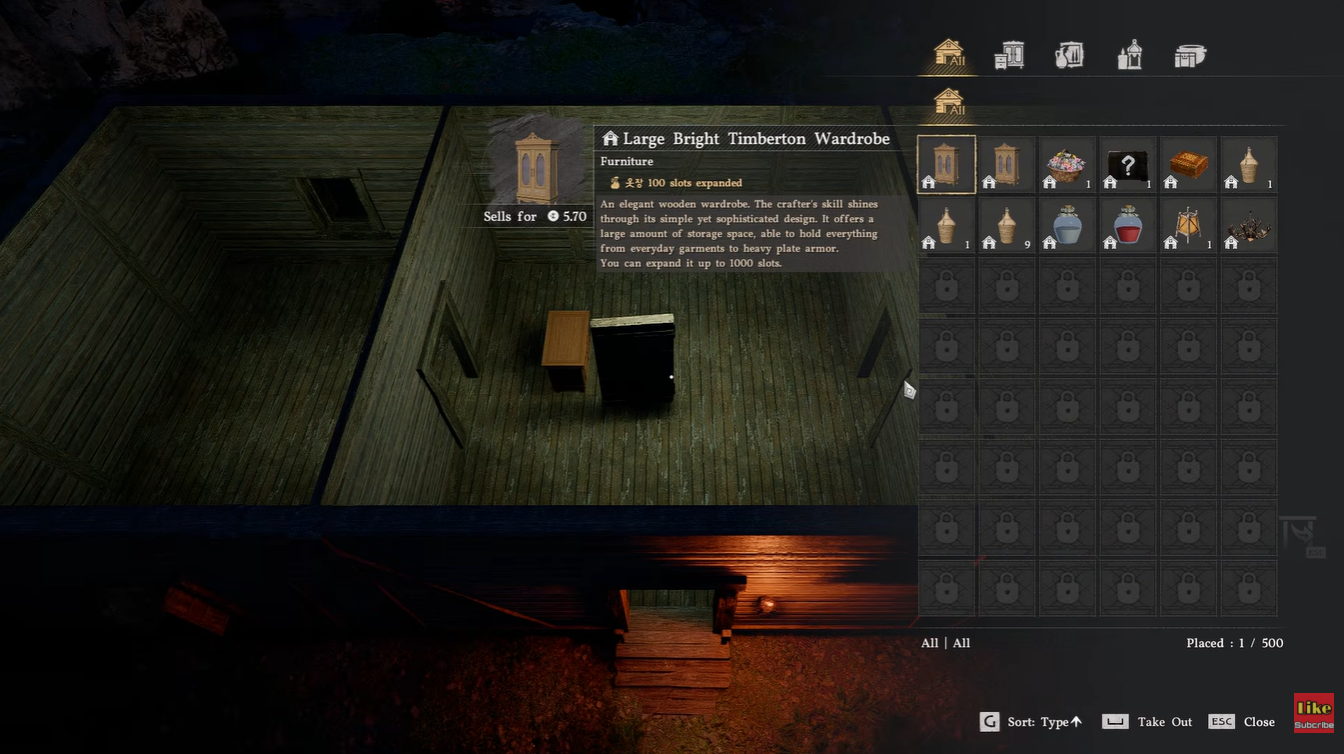The image size is (1344, 754).
Task: Select the Large Bright Timberton Wardrobe thumbnail
Action: pos(946,163)
